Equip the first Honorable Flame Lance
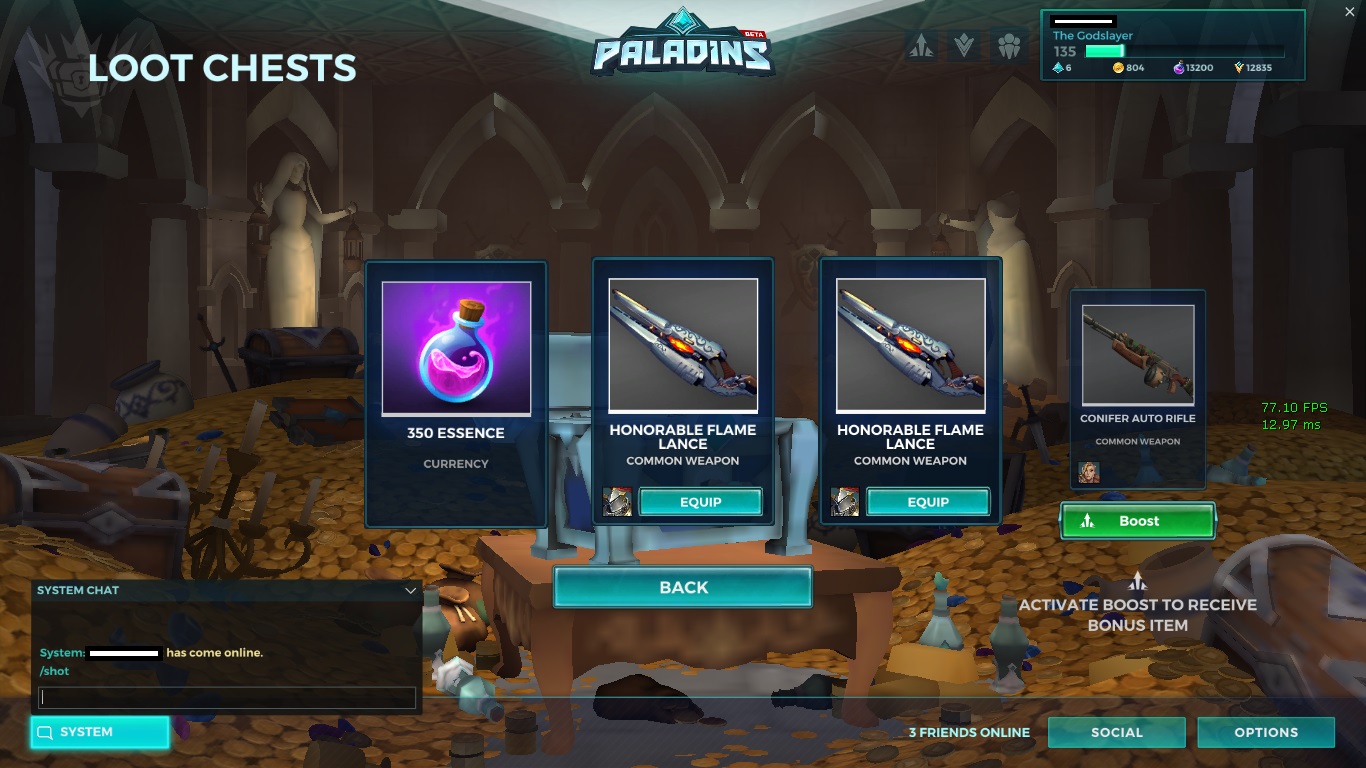Image resolution: width=1366 pixels, height=768 pixels. coord(700,502)
